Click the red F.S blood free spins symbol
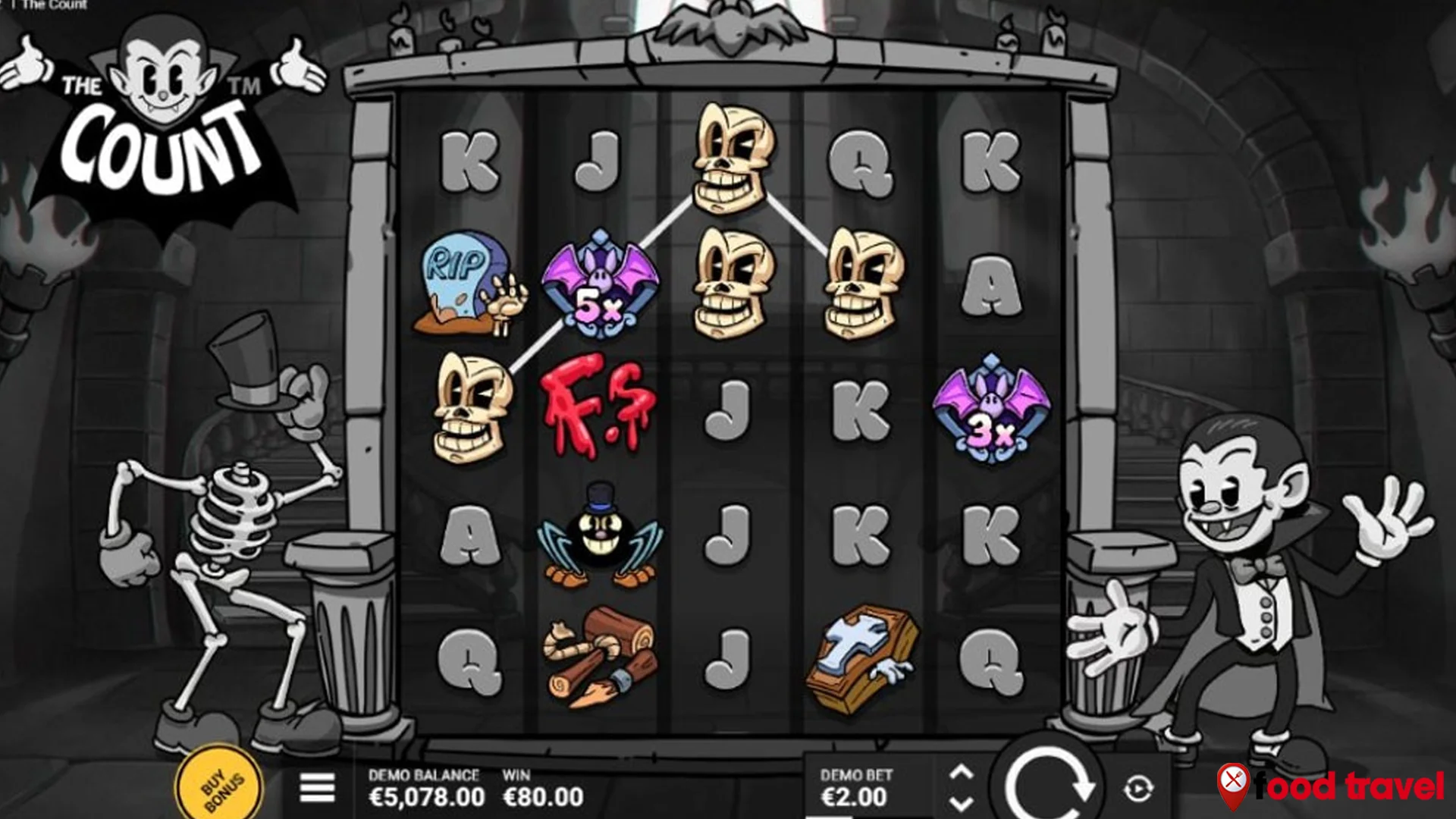The height and width of the screenshot is (819, 1456). pos(599,406)
